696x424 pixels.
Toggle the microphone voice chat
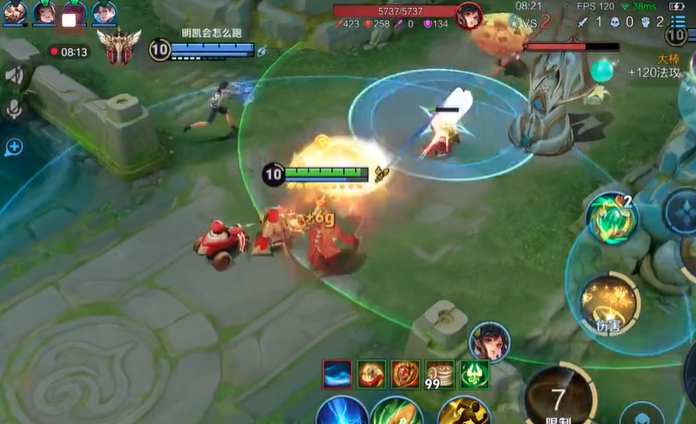tap(14, 109)
